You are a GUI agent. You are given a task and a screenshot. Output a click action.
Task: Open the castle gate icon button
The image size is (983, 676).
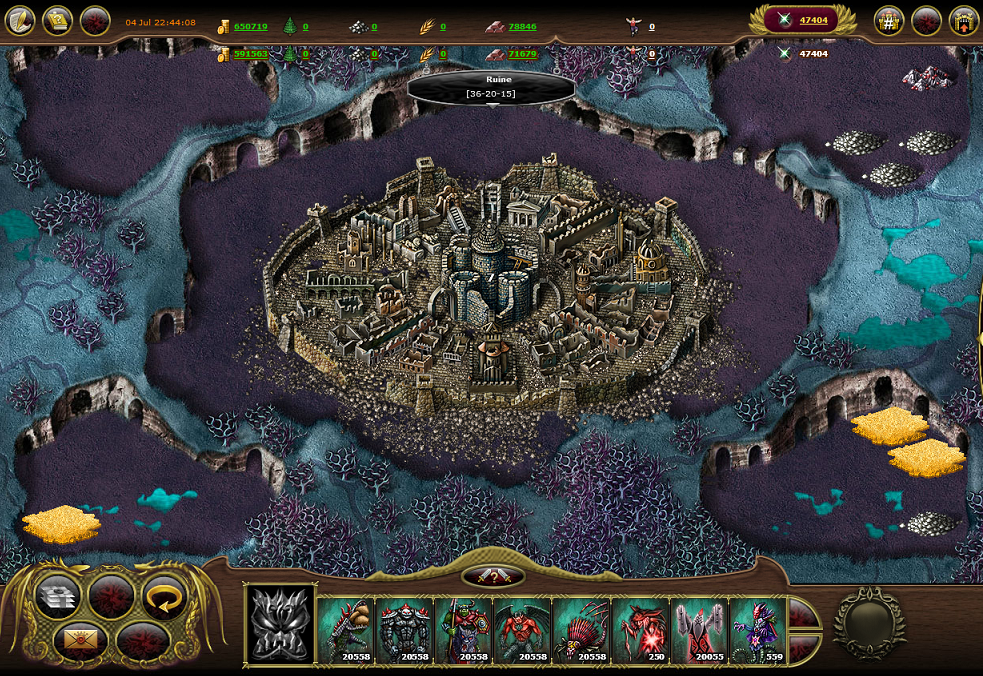pos(963,20)
